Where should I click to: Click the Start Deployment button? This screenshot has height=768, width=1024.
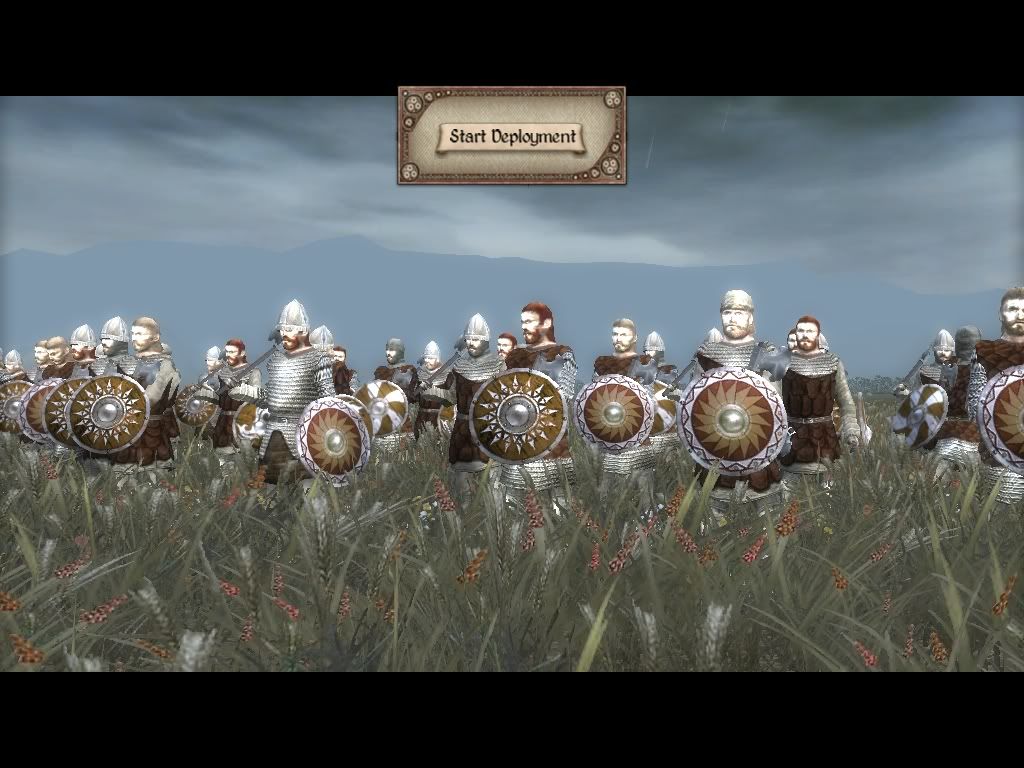click(512, 136)
